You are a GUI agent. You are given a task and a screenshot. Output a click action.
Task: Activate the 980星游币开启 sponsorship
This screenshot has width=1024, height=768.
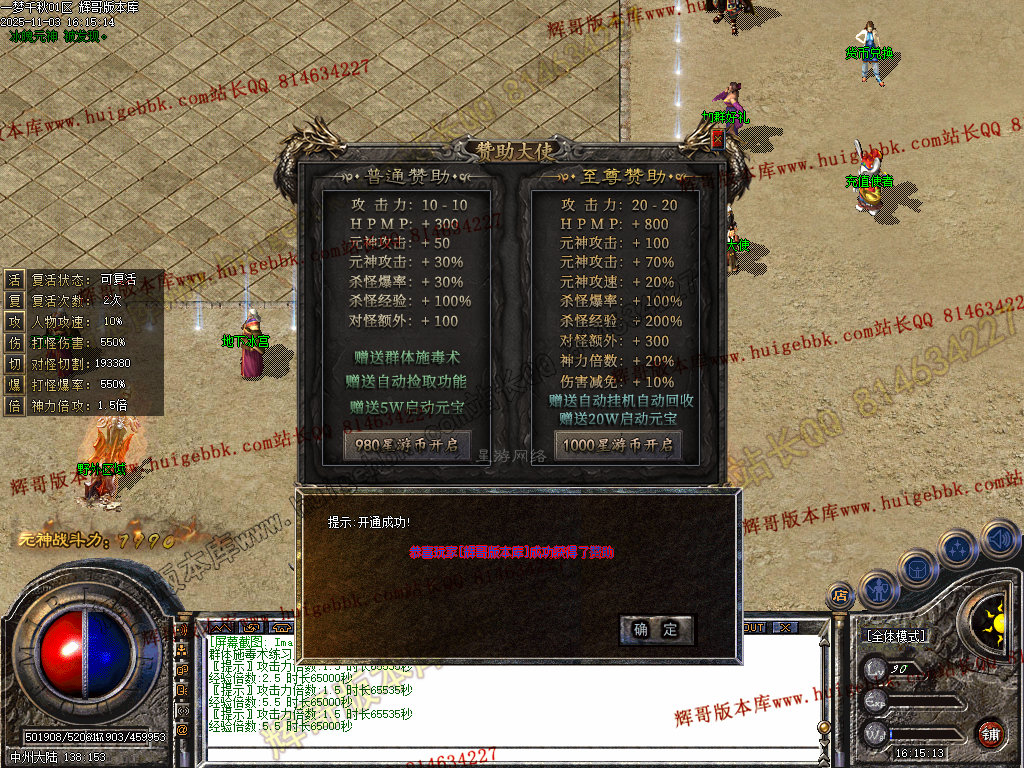tap(406, 445)
